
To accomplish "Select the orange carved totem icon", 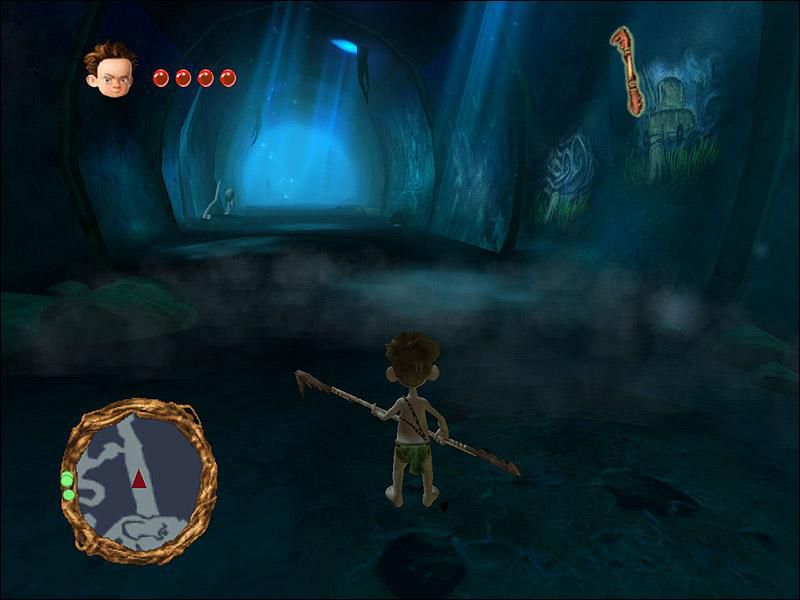I will click(627, 71).
